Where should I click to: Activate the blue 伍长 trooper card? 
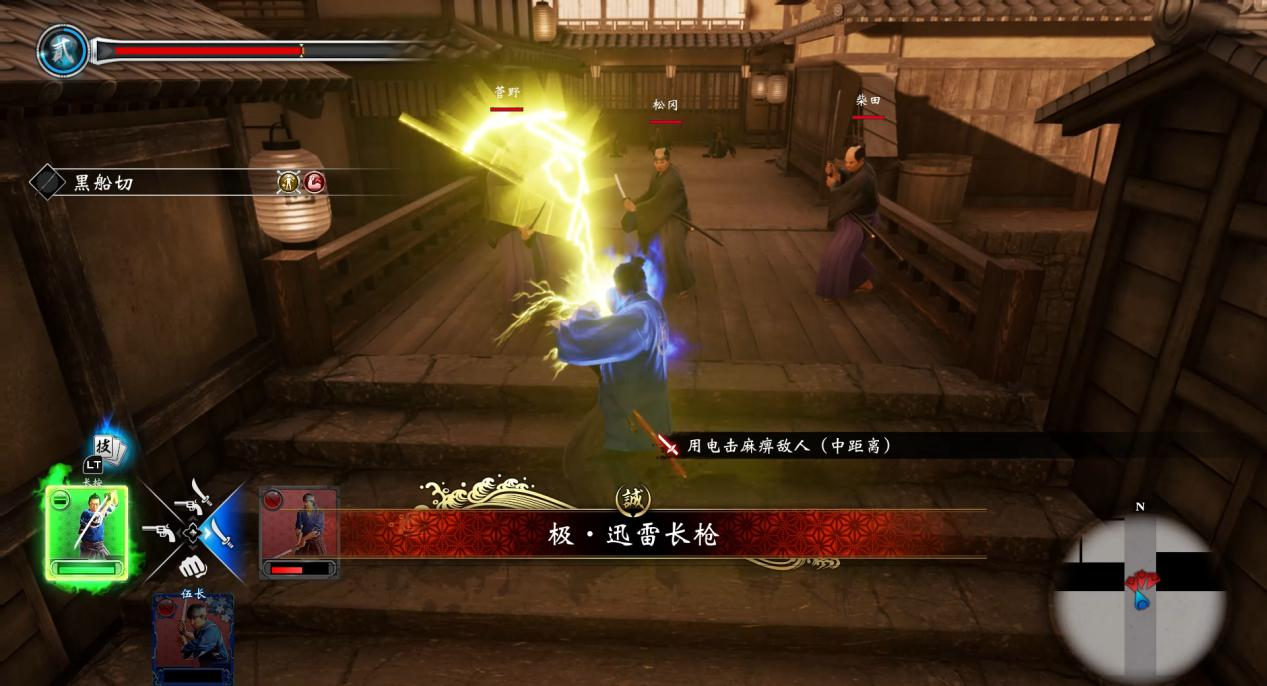pyautogui.click(x=193, y=638)
